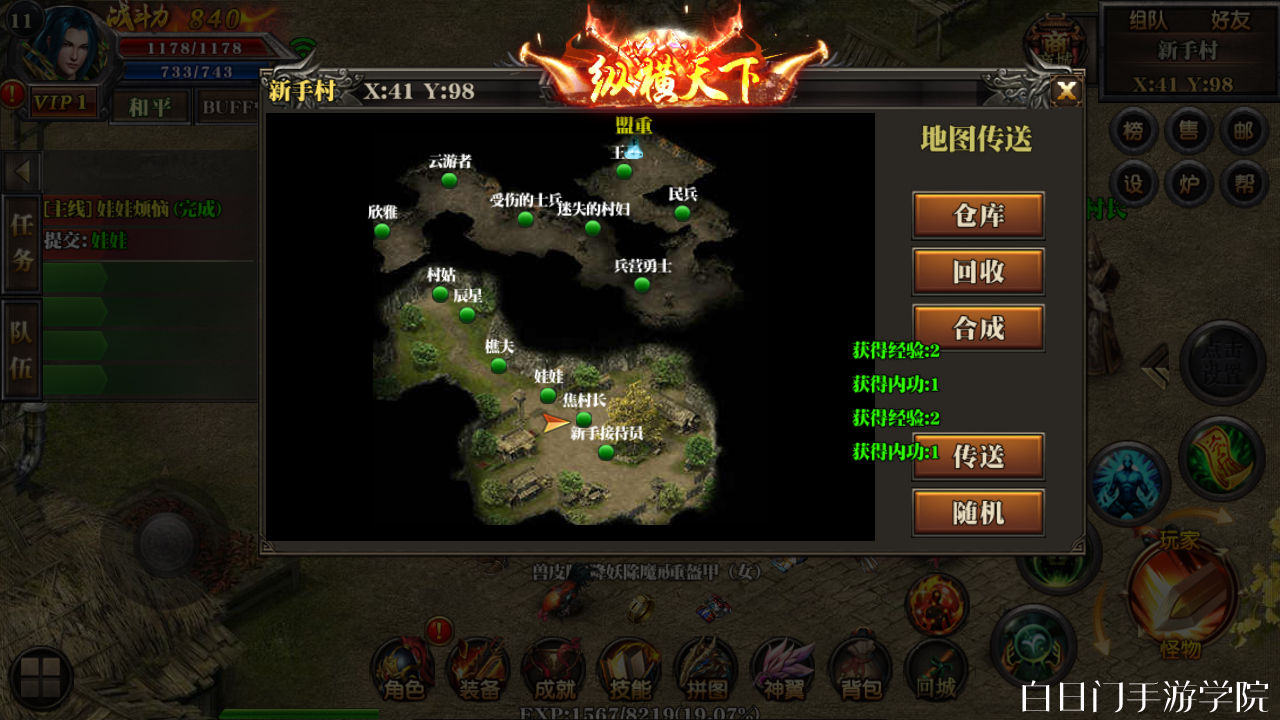Switch to the 任务 quest tab
The height and width of the screenshot is (720, 1280).
(22, 243)
